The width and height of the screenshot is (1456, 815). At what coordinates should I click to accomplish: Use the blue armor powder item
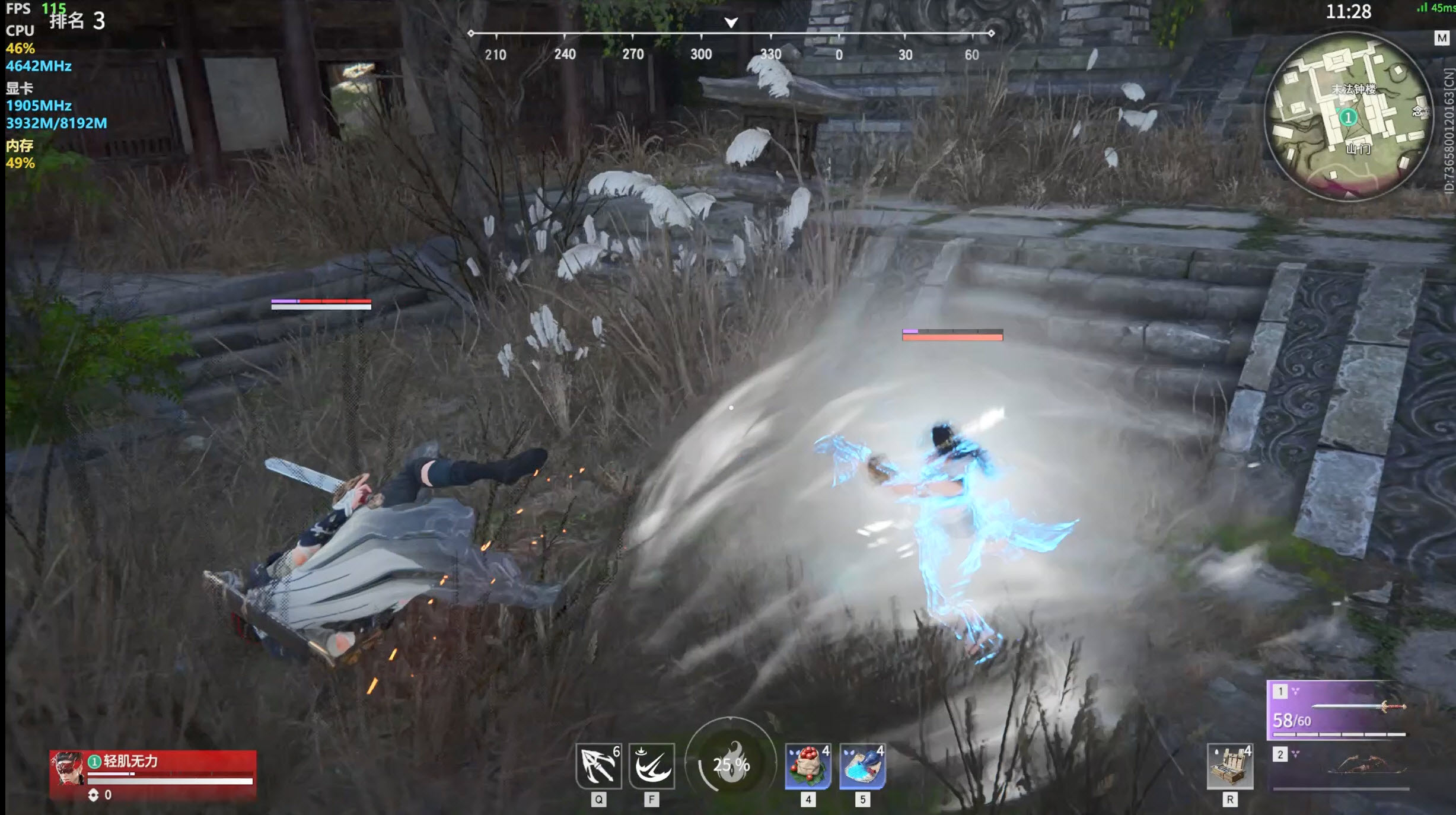862,767
